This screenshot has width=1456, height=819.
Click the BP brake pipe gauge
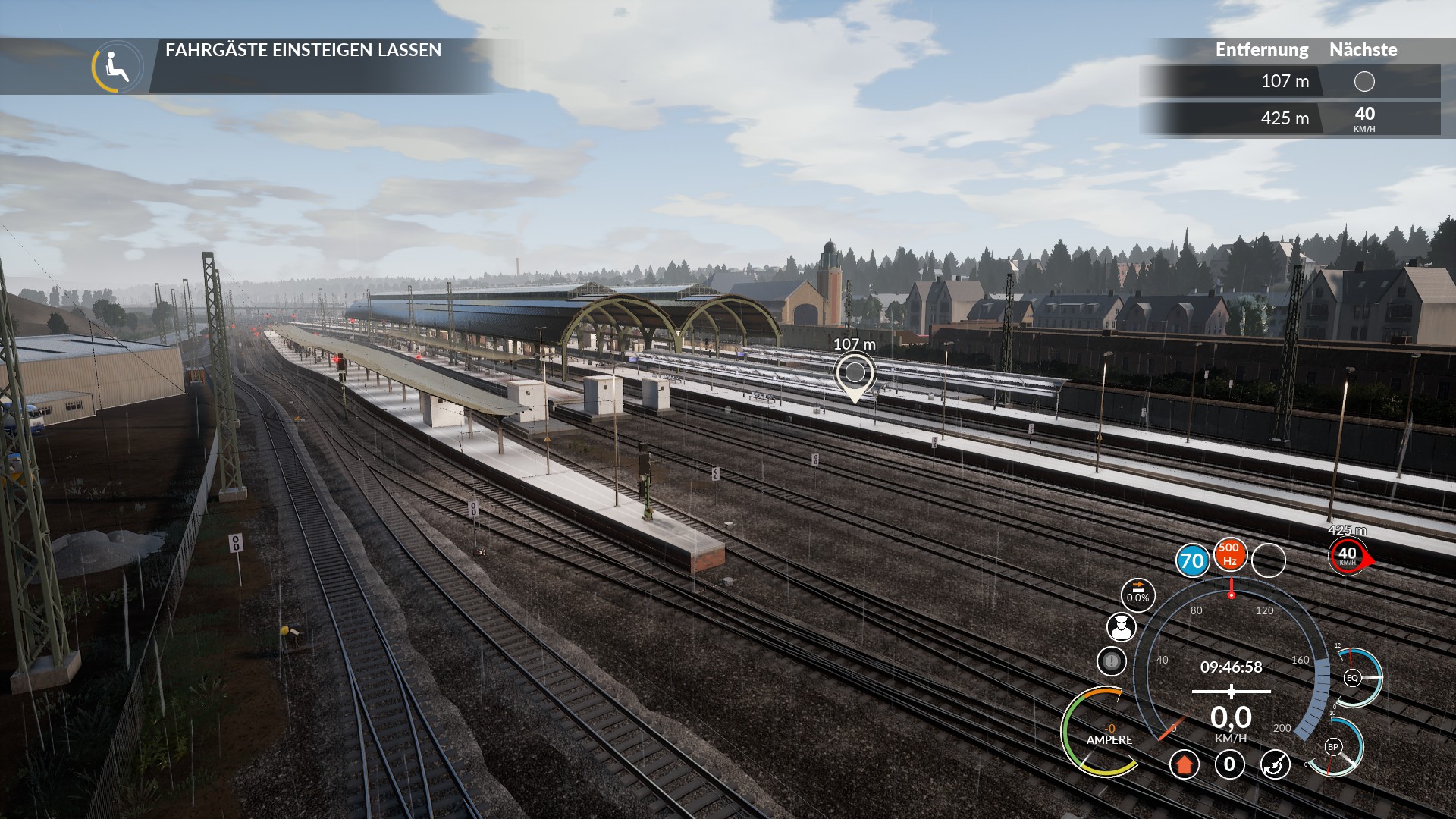click(x=1332, y=747)
